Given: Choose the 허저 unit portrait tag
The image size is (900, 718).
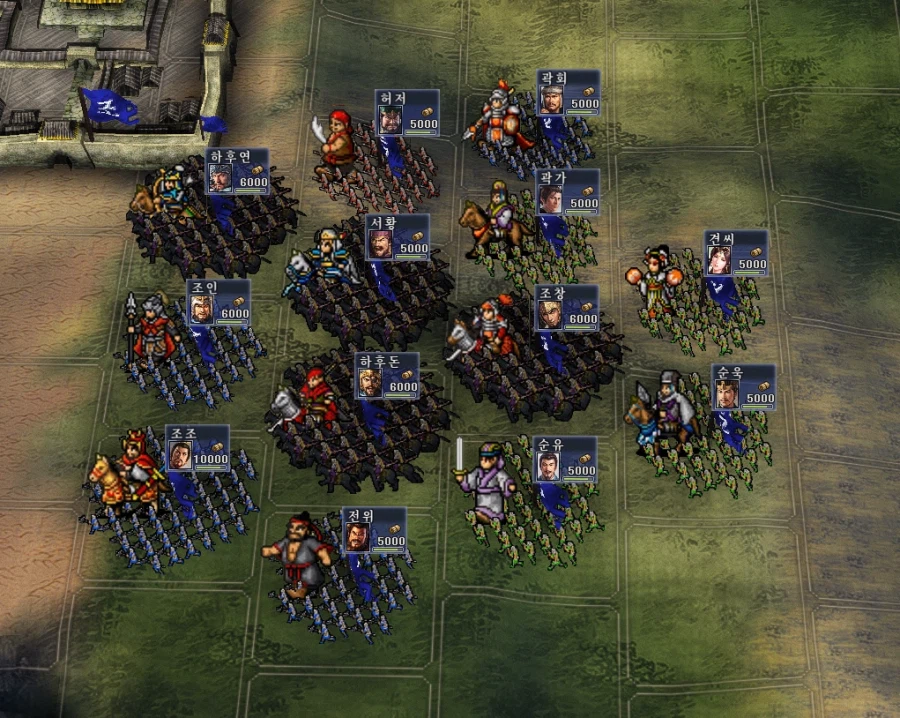Looking at the screenshot, I should tap(406, 113).
